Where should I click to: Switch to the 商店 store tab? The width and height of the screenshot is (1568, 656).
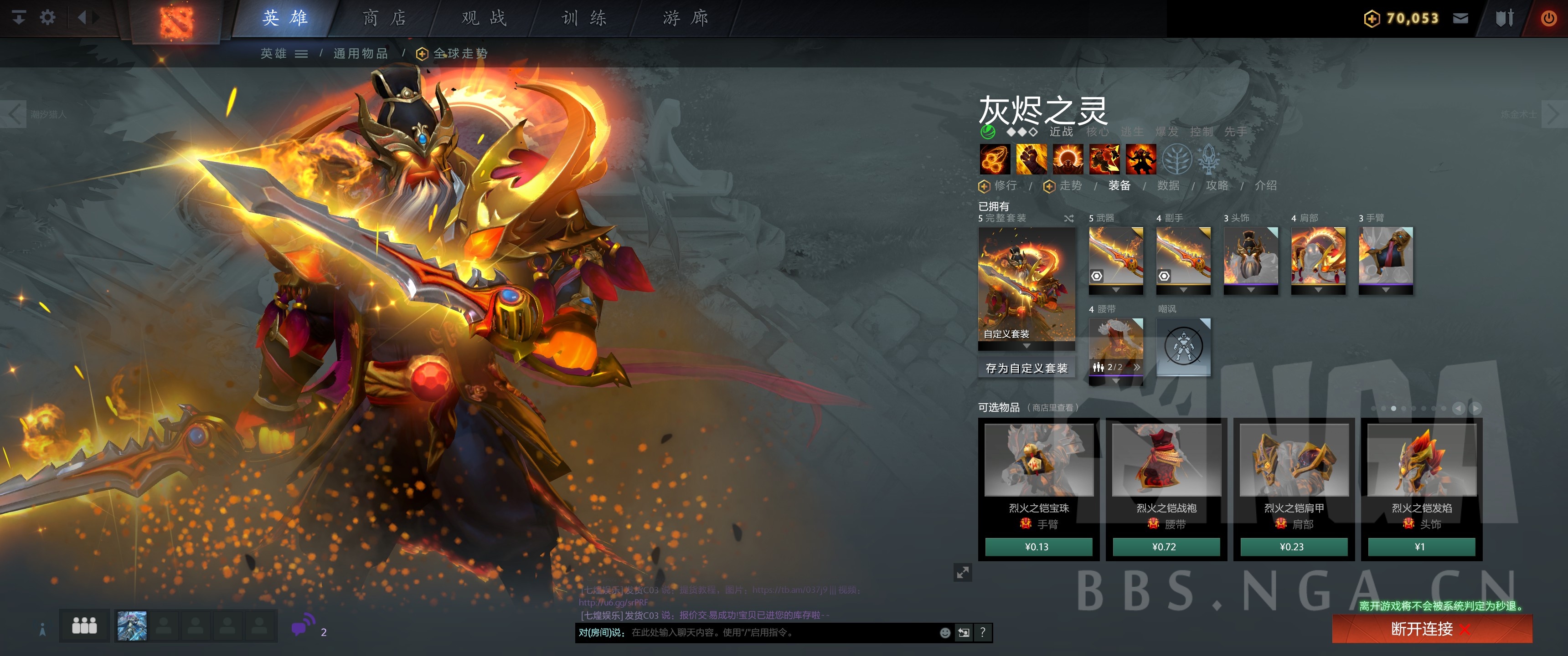[x=384, y=18]
